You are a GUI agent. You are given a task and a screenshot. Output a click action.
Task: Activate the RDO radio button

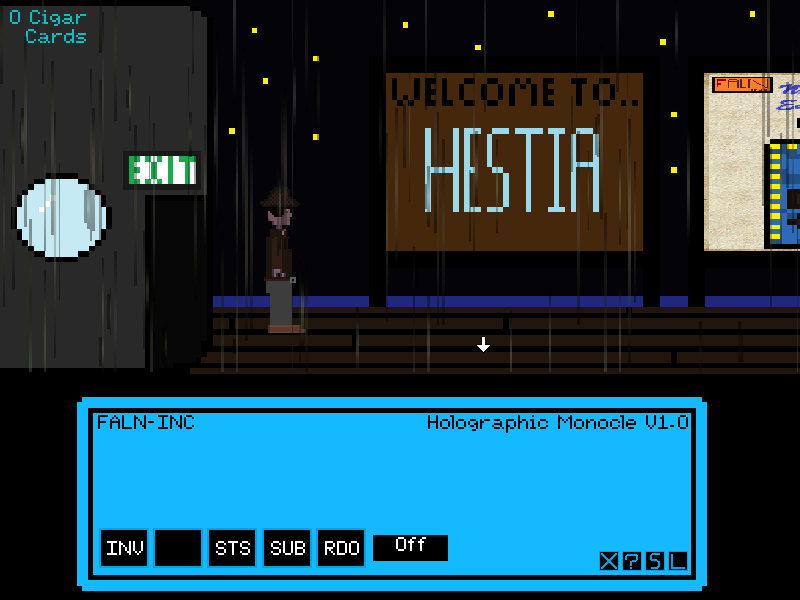341,548
